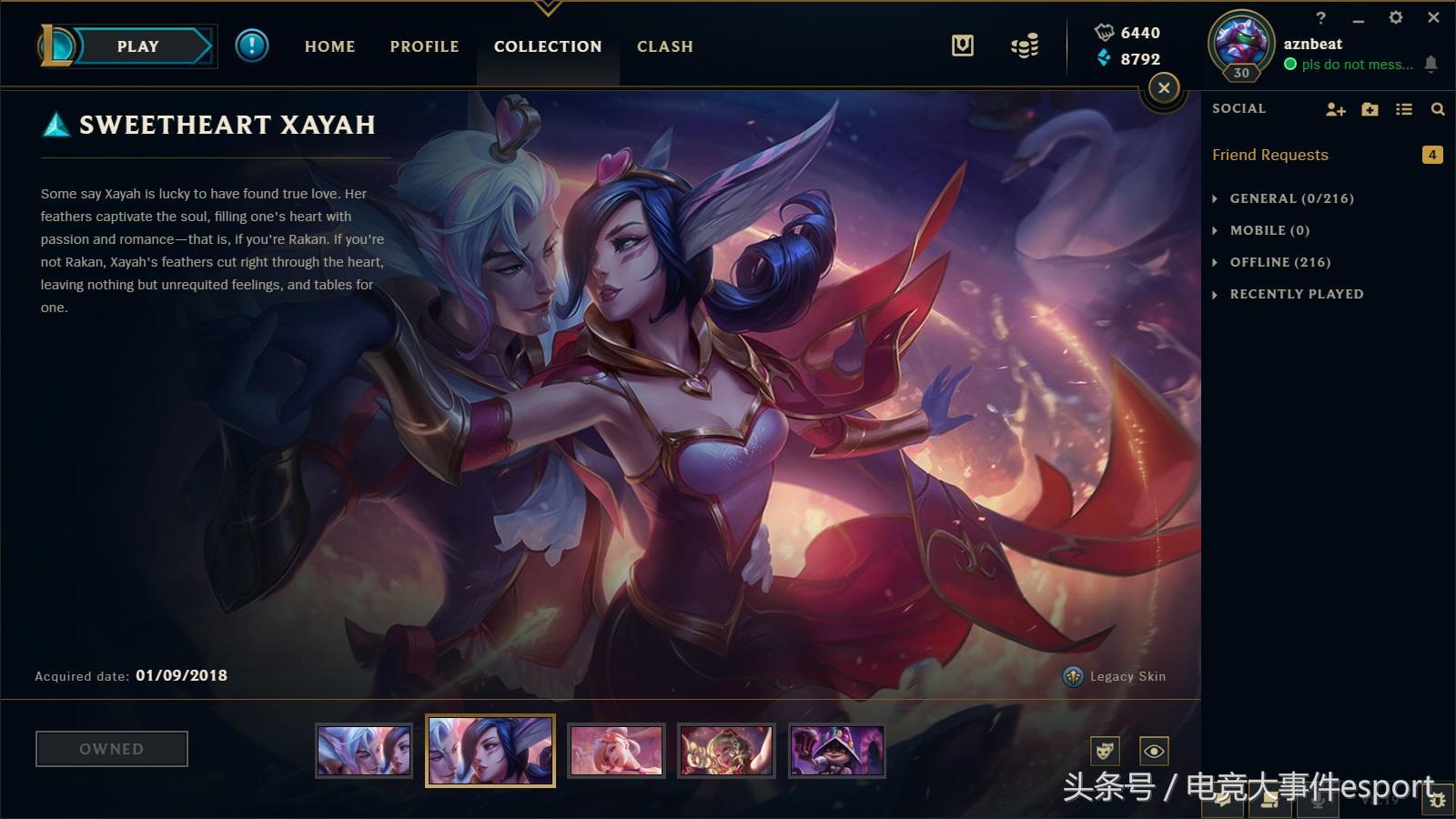The height and width of the screenshot is (819, 1456).
Task: Open Friend Requests list
Action: click(x=1270, y=155)
